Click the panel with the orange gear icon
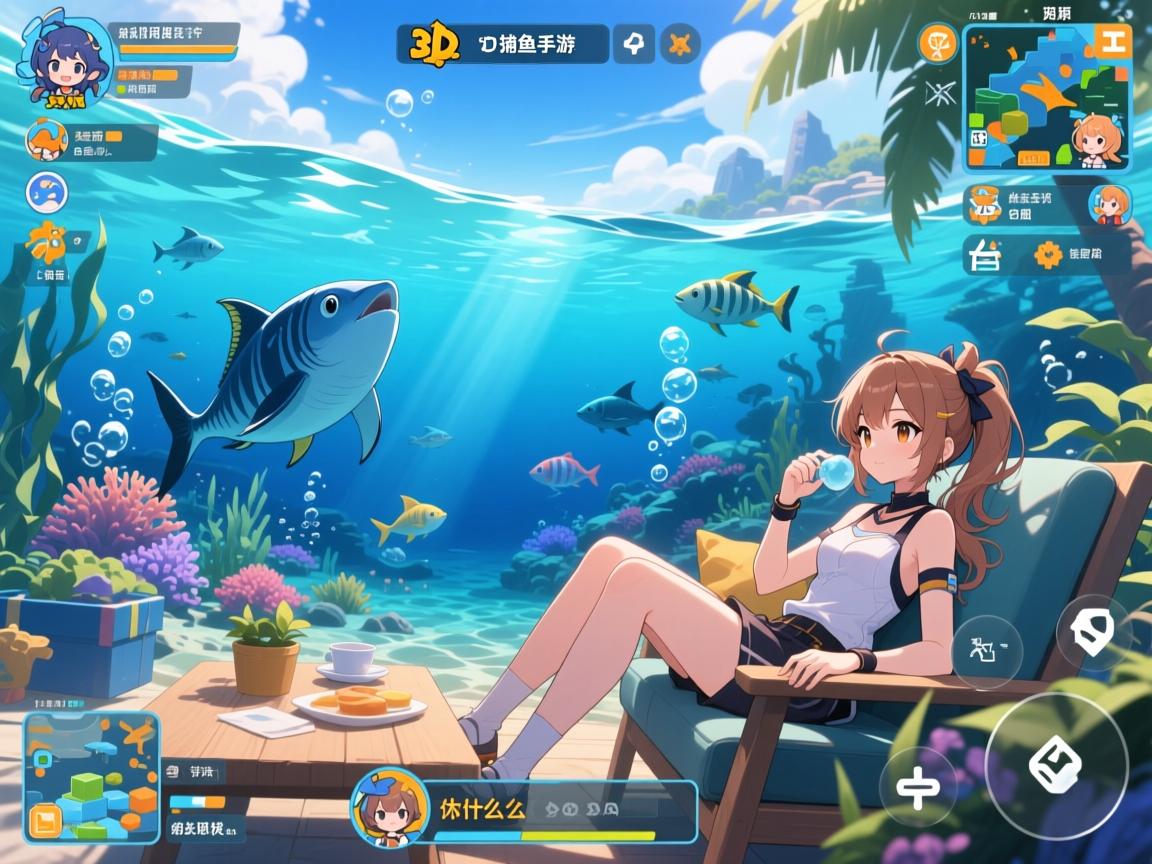The height and width of the screenshot is (864, 1152). (1047, 255)
